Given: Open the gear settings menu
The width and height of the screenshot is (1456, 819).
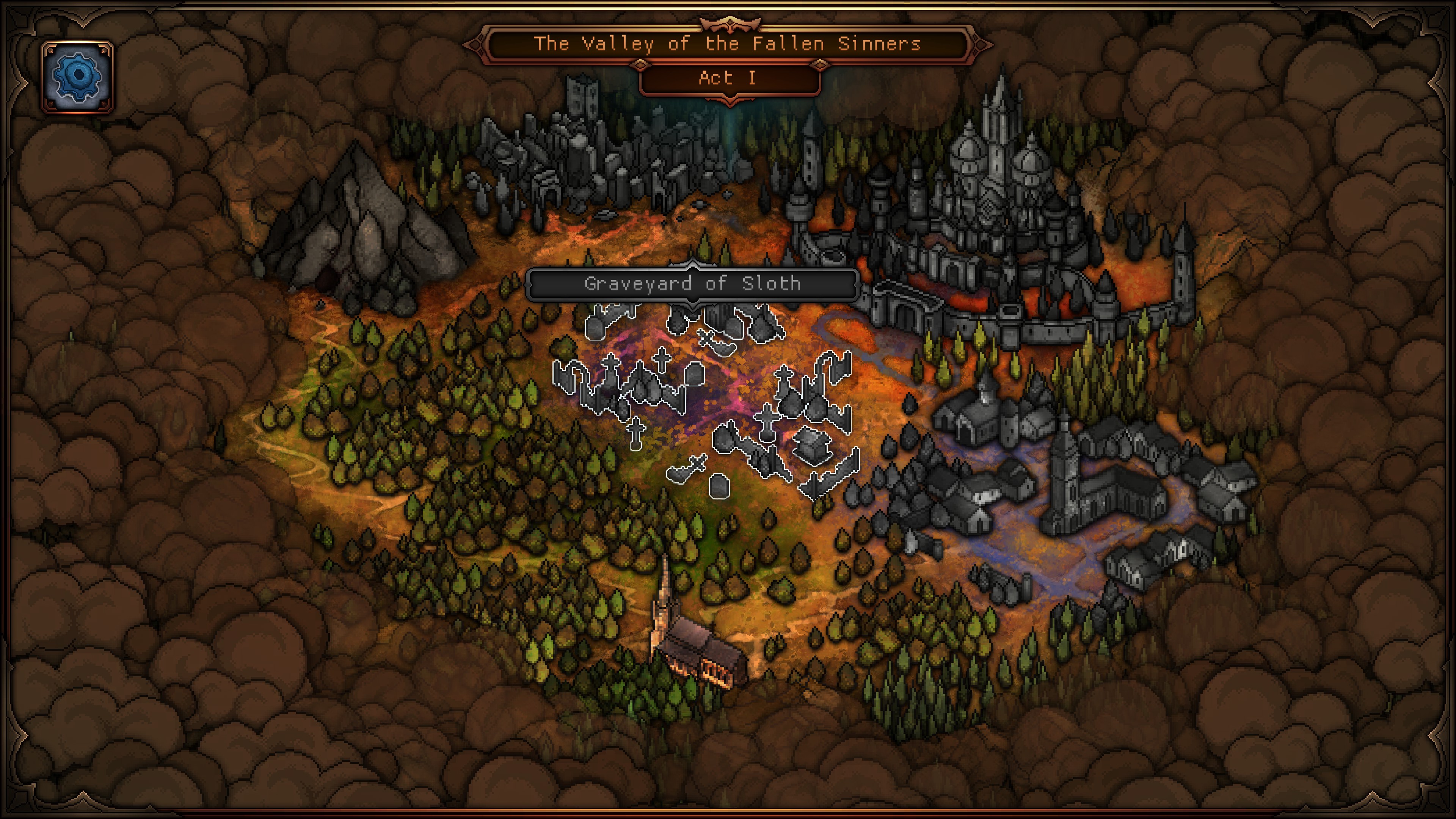Looking at the screenshot, I should [x=77, y=77].
